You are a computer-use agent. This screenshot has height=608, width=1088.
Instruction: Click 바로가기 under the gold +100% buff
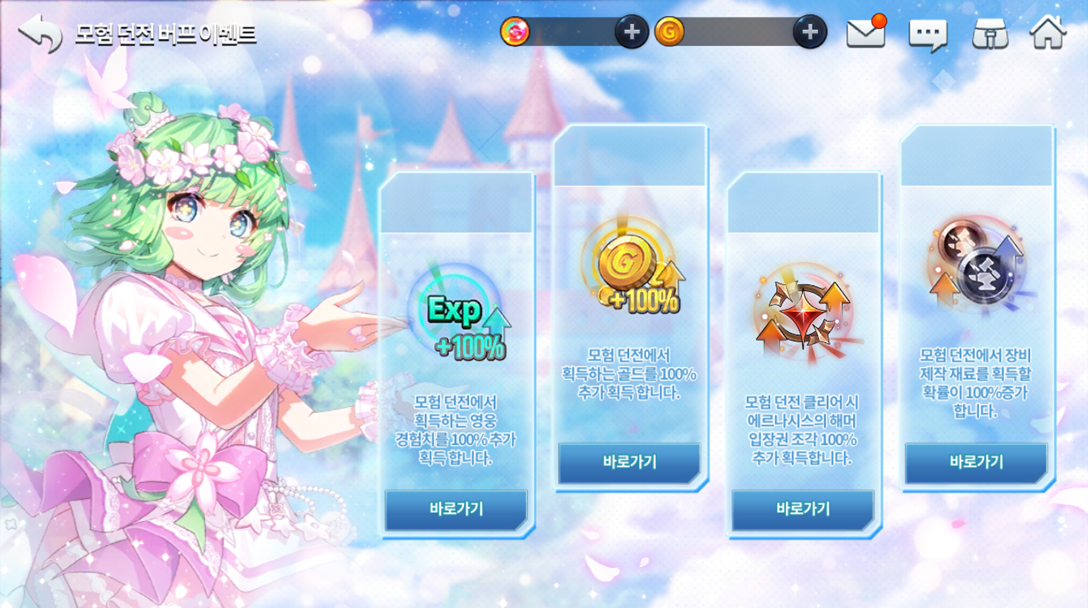coord(629,463)
